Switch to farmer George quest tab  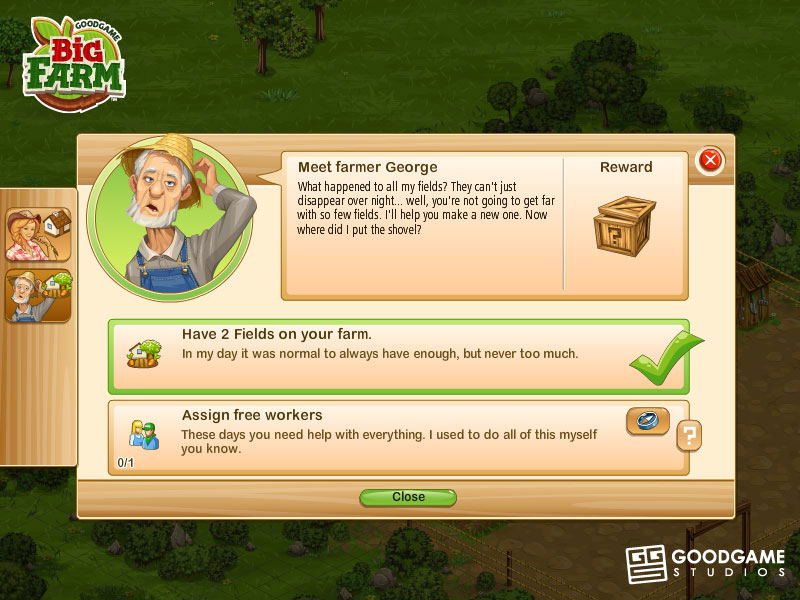click(38, 295)
